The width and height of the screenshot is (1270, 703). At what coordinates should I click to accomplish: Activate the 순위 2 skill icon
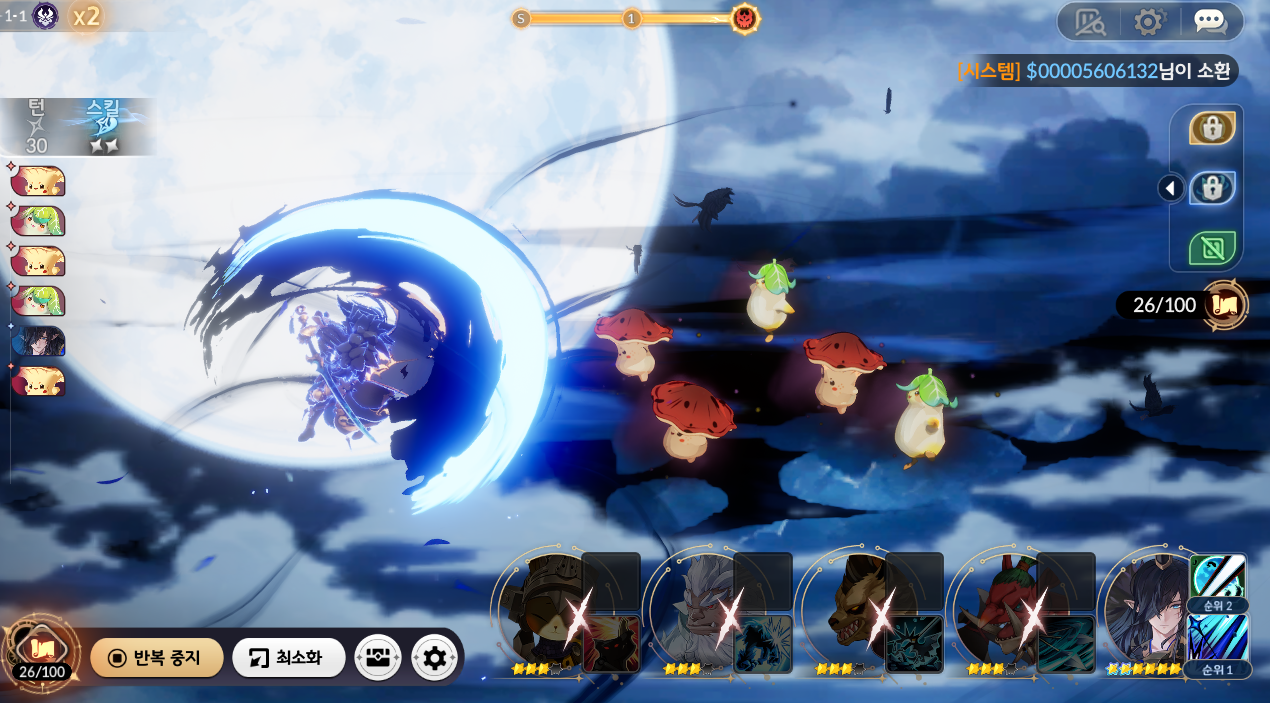(x=1218, y=579)
